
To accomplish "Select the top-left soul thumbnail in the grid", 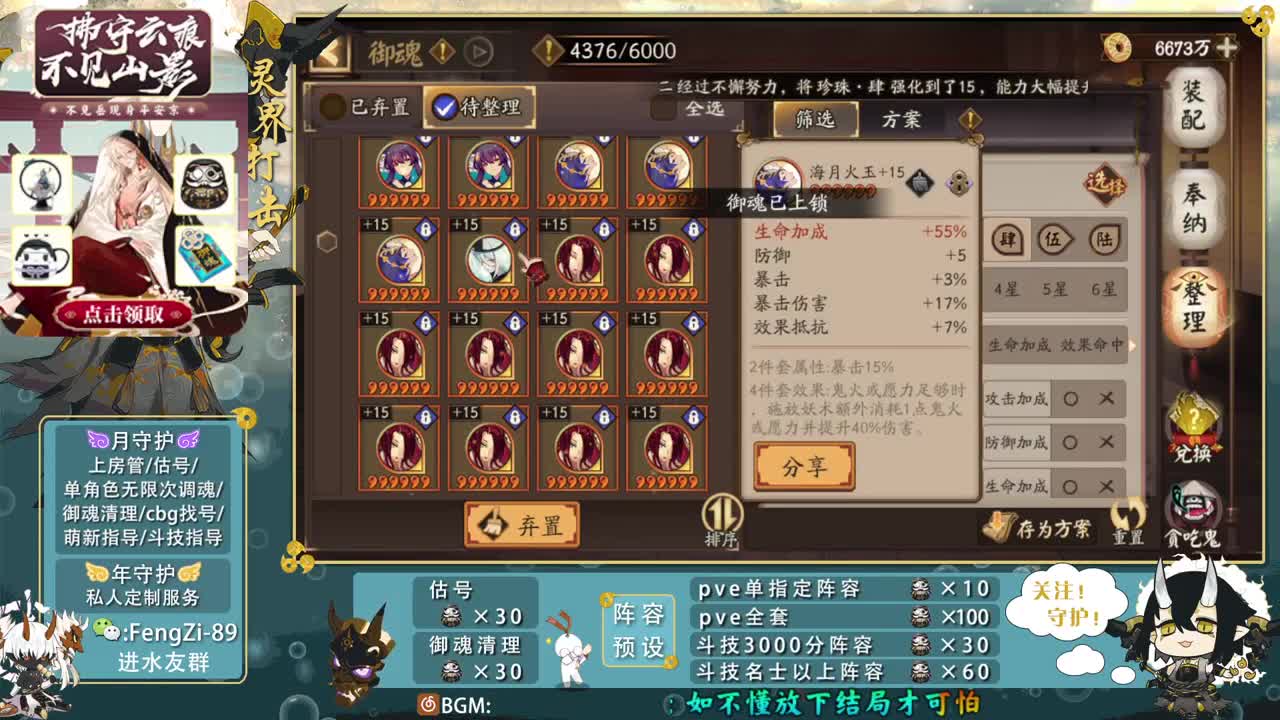I will point(398,170).
